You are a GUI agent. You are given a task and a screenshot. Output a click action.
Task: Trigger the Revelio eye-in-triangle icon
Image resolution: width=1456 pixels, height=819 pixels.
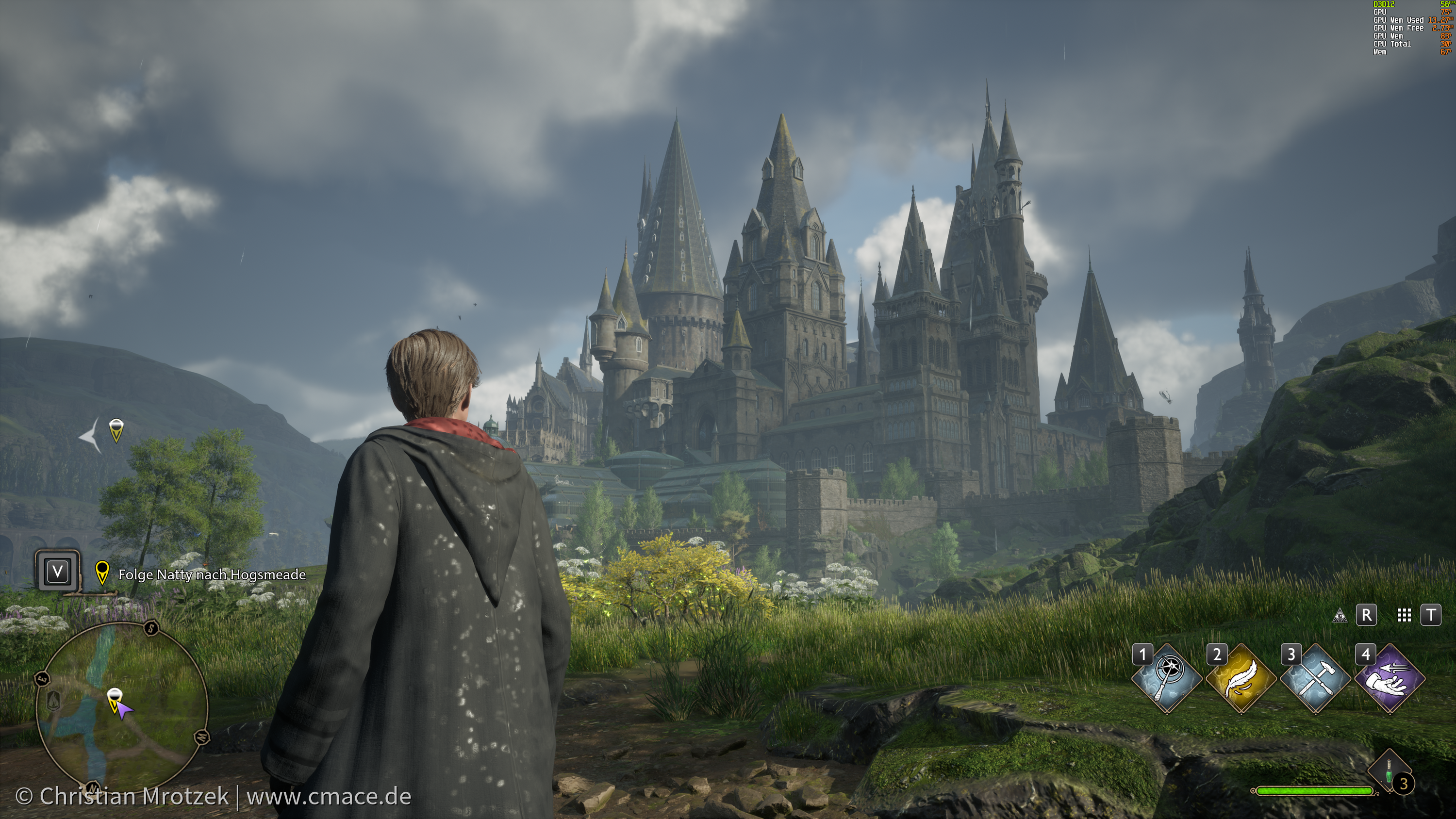1339,616
